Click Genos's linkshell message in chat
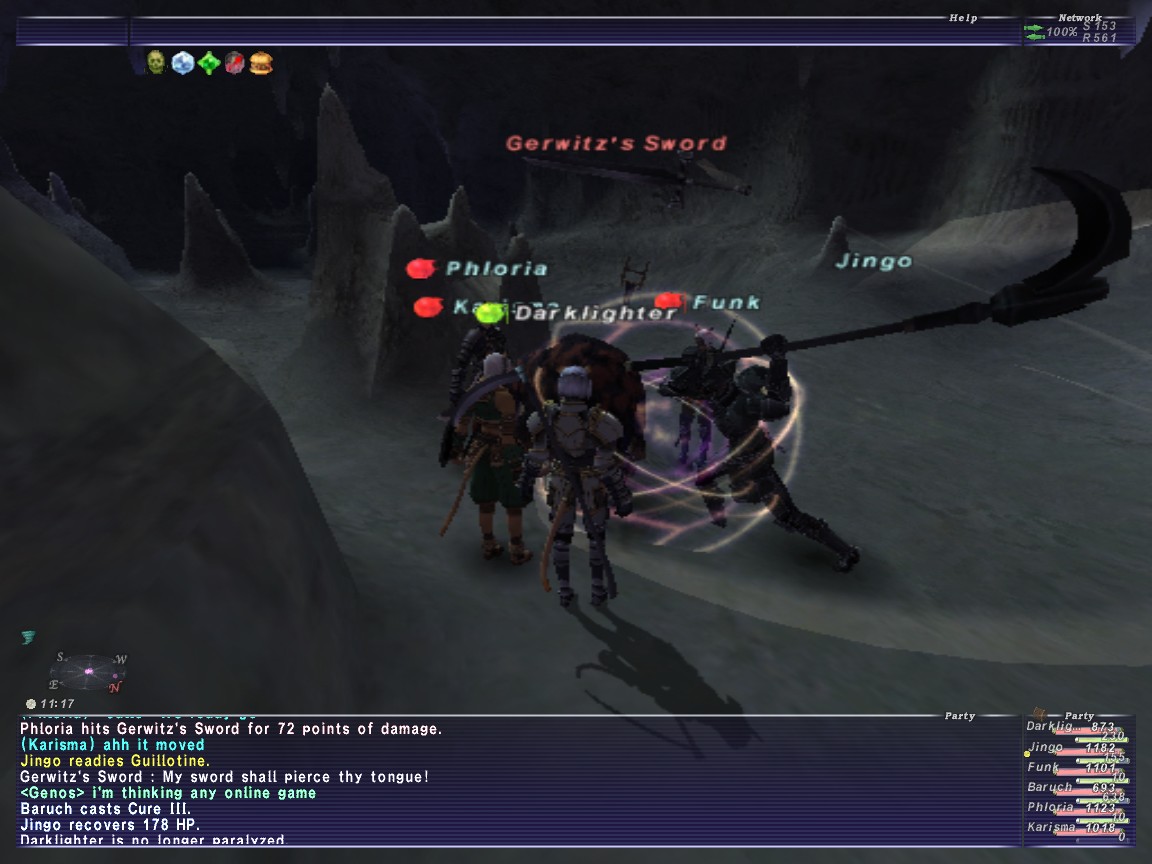 pos(168,793)
